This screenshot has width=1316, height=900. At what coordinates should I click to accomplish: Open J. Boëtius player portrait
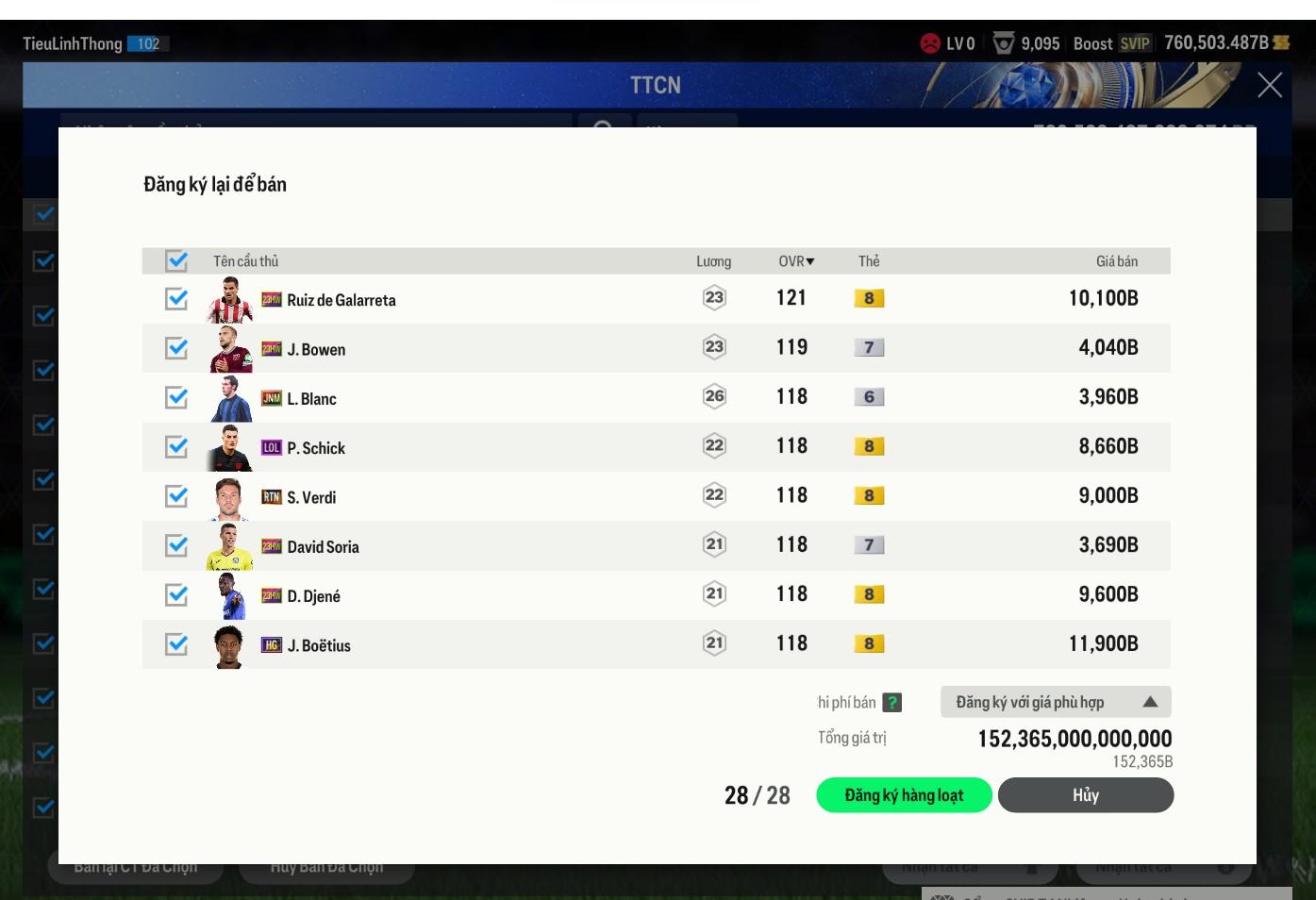[x=229, y=646]
